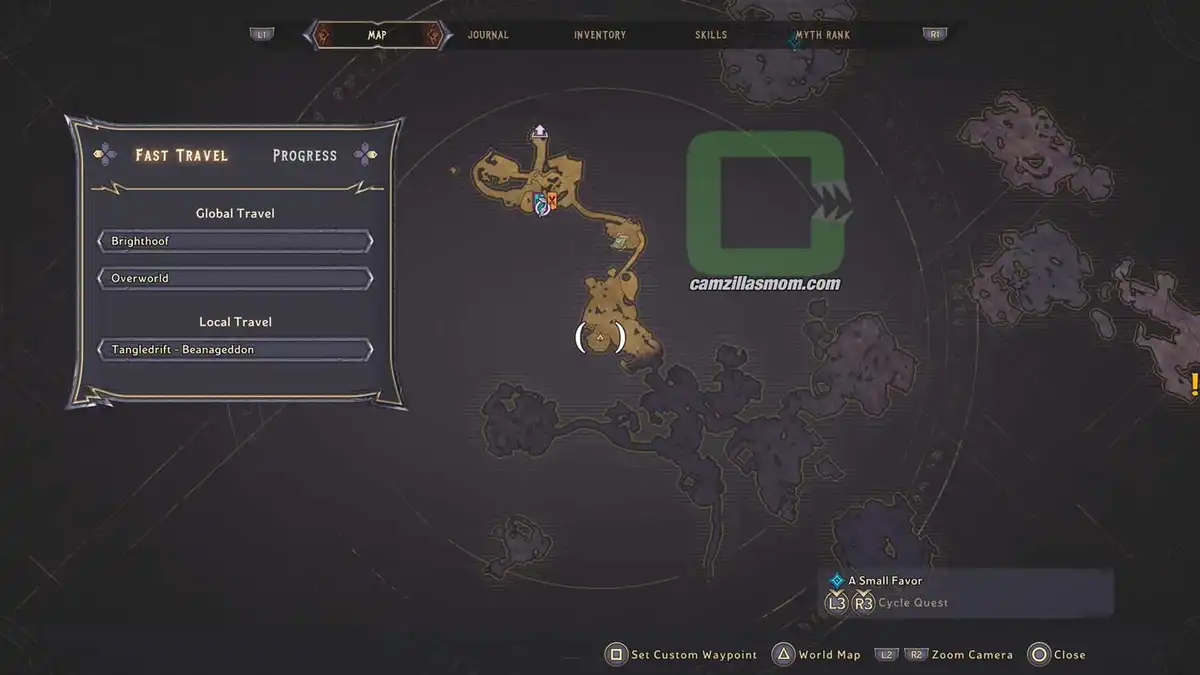Select the A Small Favor quest tracker
This screenshot has width=1200, height=675.
pyautogui.click(x=885, y=580)
